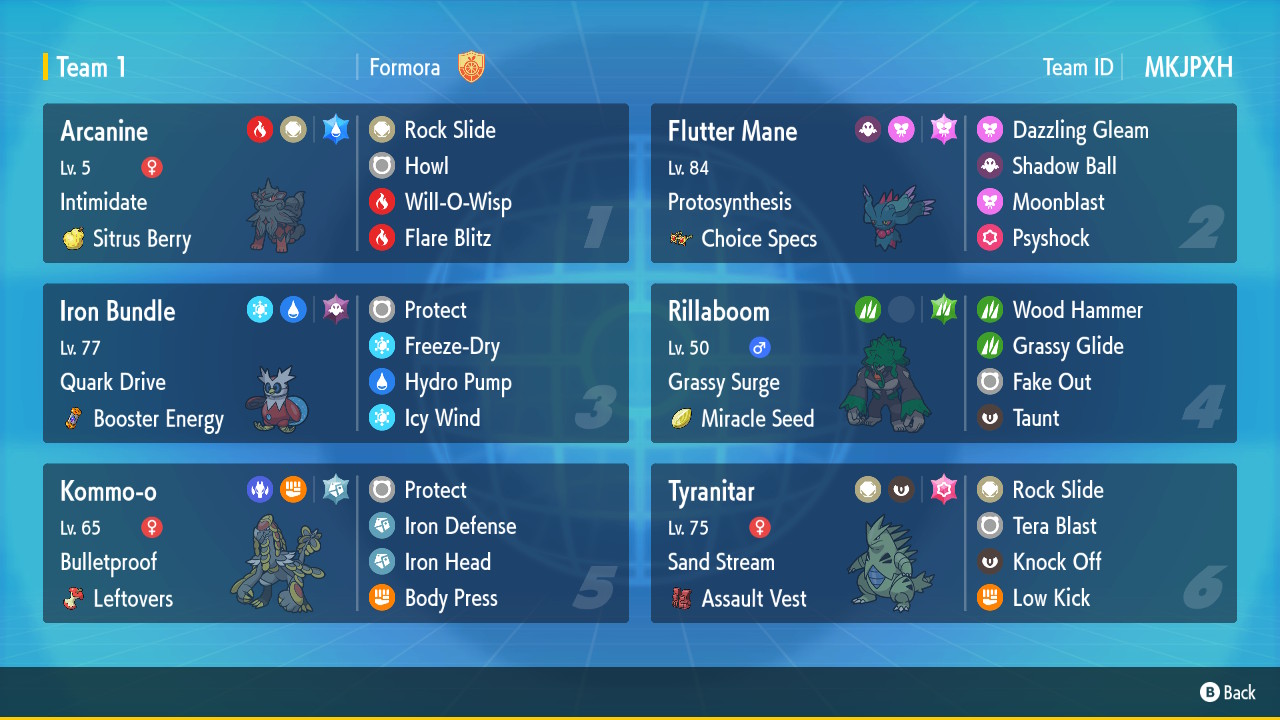Image resolution: width=1280 pixels, height=720 pixels.
Task: Select Arcanine's Water Tera type icon
Action: coord(334,128)
